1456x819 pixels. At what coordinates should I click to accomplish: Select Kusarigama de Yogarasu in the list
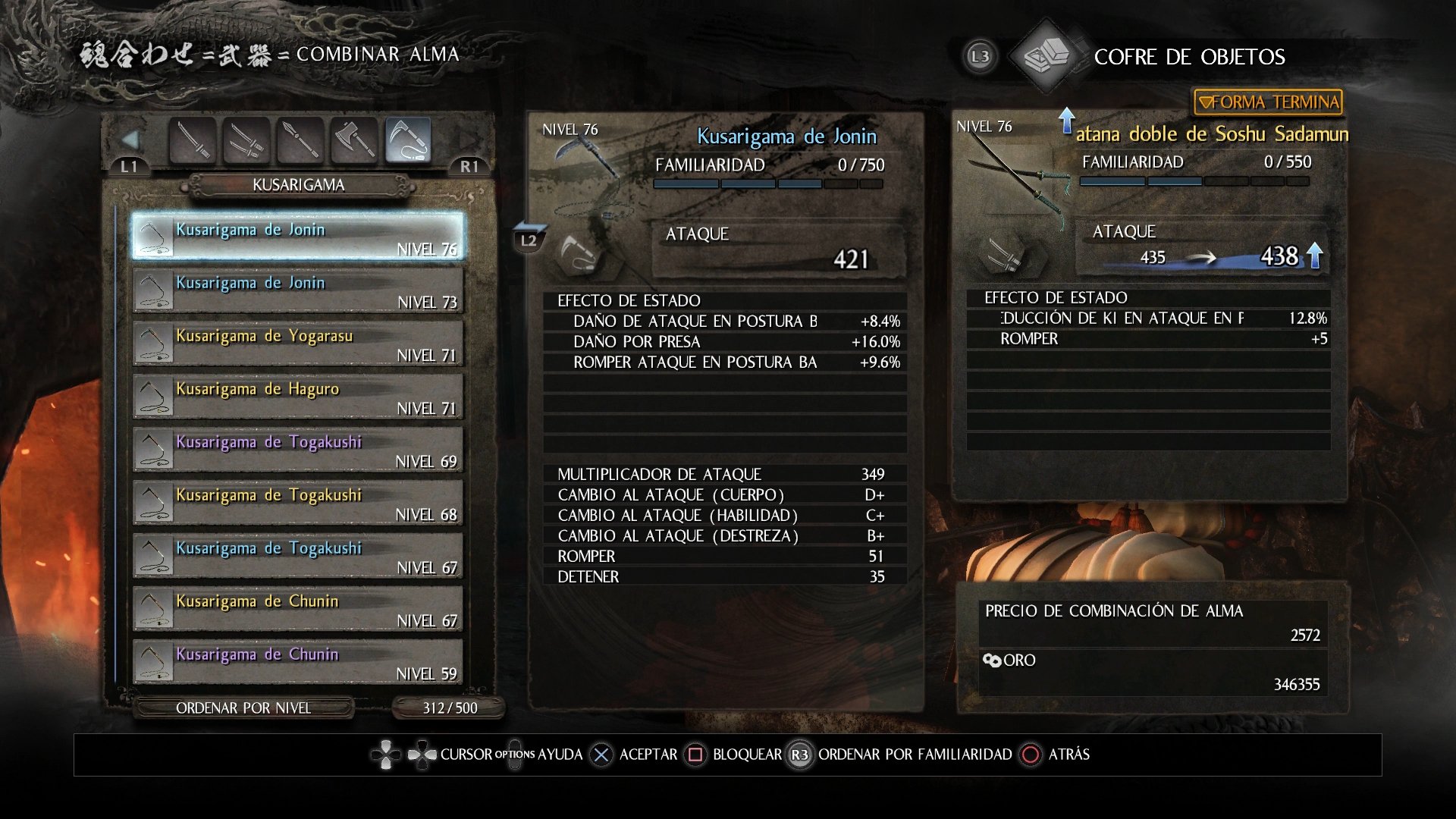[297, 344]
